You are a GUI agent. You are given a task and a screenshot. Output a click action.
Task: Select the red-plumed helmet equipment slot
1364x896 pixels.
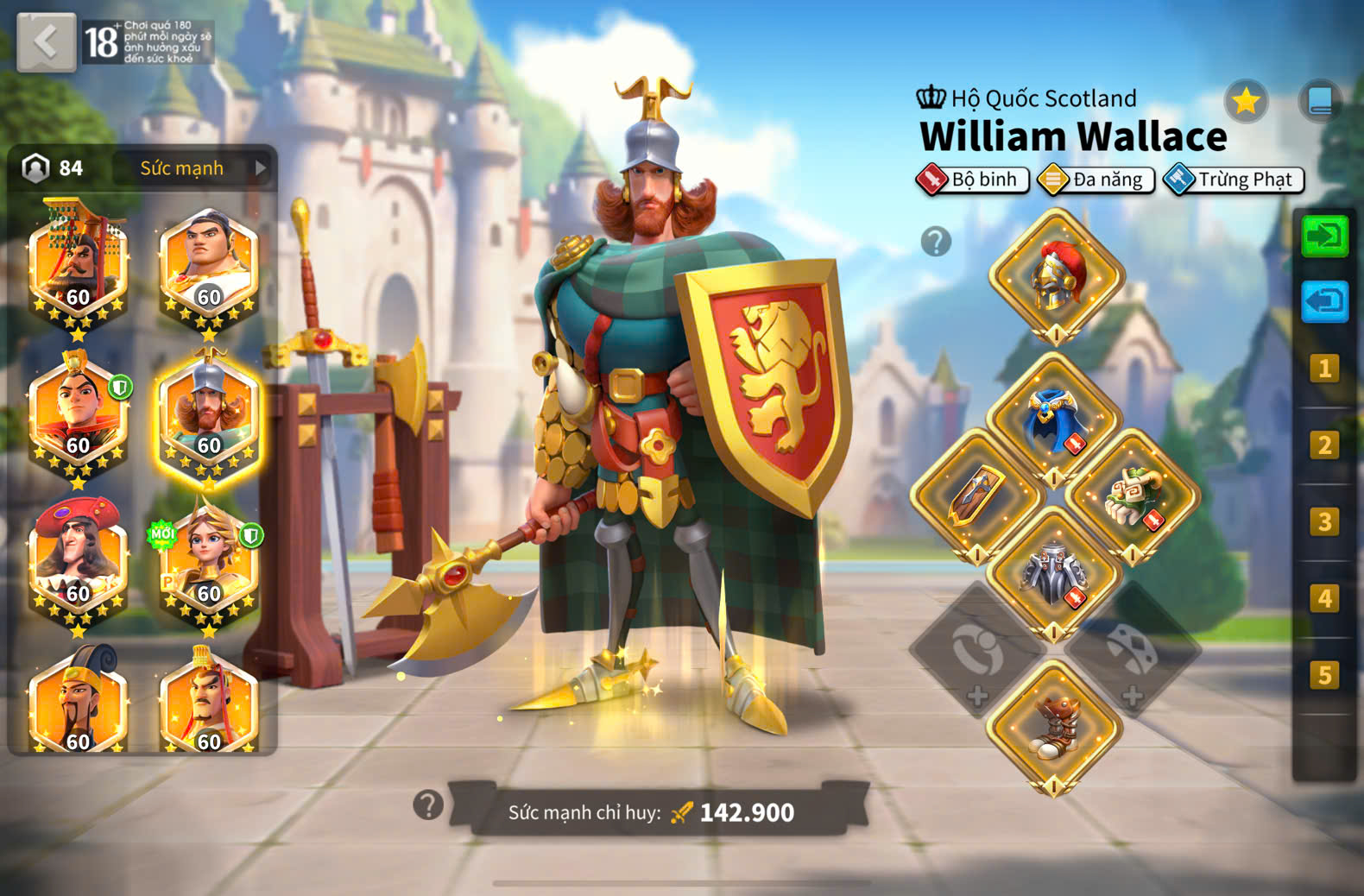pyautogui.click(x=1057, y=276)
